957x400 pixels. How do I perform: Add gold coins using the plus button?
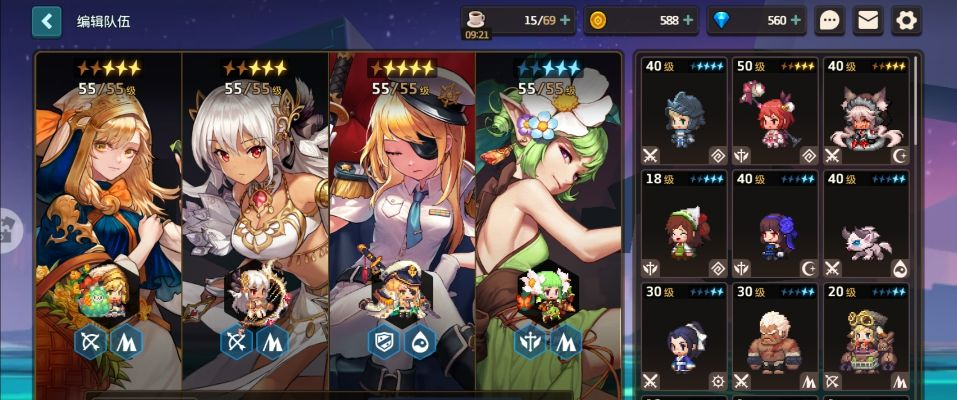pyautogui.click(x=687, y=20)
